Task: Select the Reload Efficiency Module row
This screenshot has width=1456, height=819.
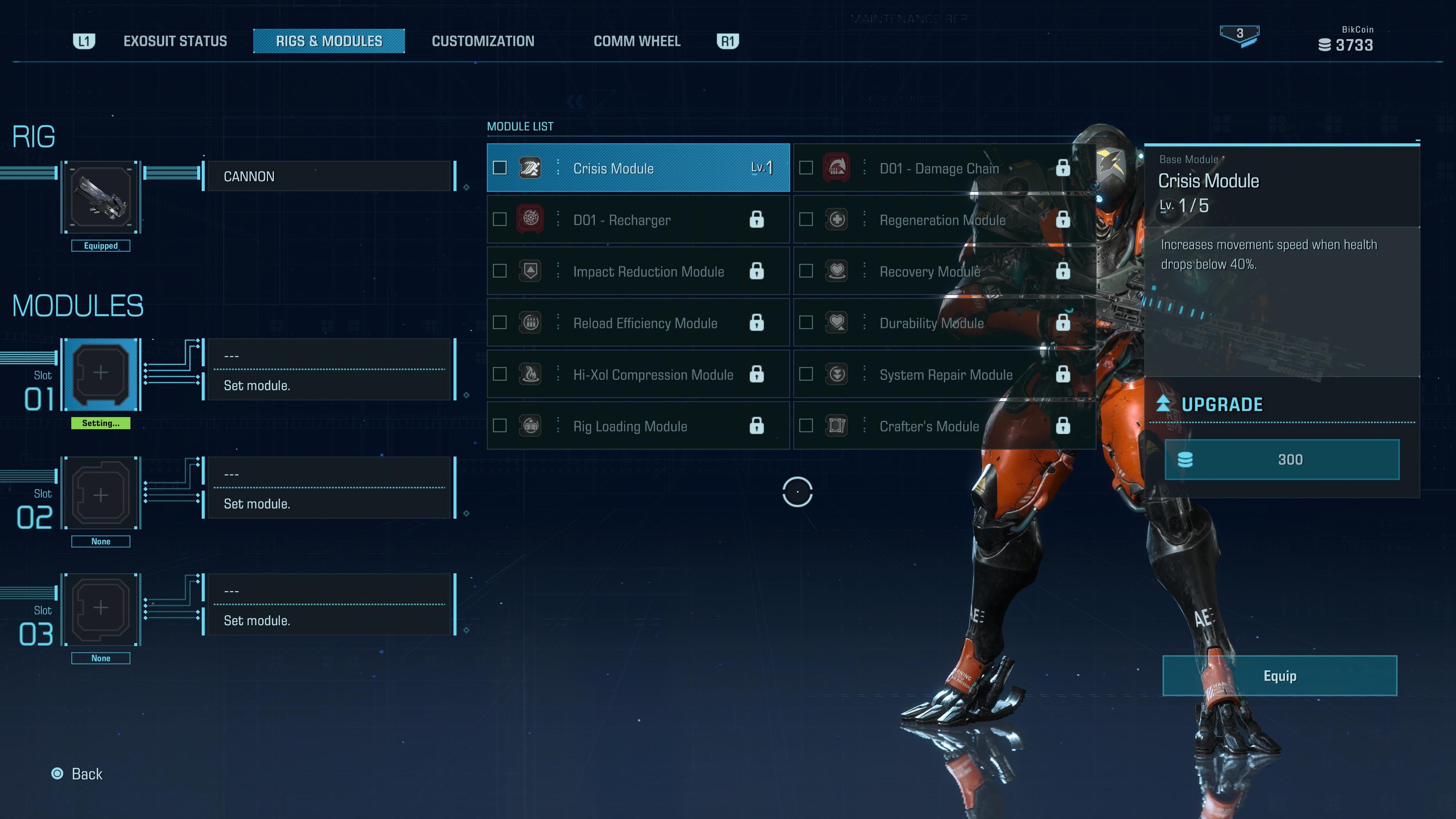Action: [637, 323]
